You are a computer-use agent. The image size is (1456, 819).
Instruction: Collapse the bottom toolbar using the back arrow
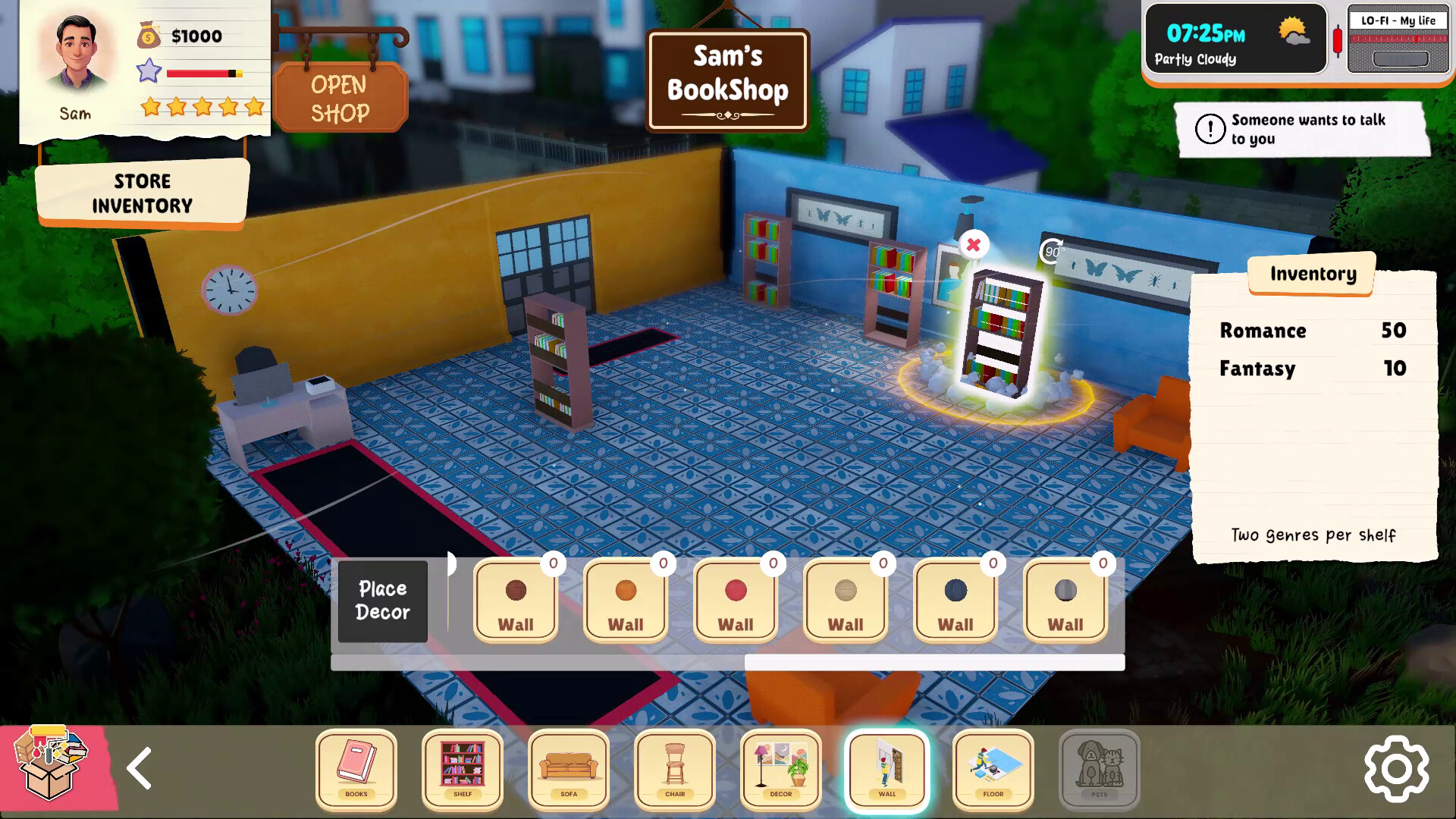[140, 769]
